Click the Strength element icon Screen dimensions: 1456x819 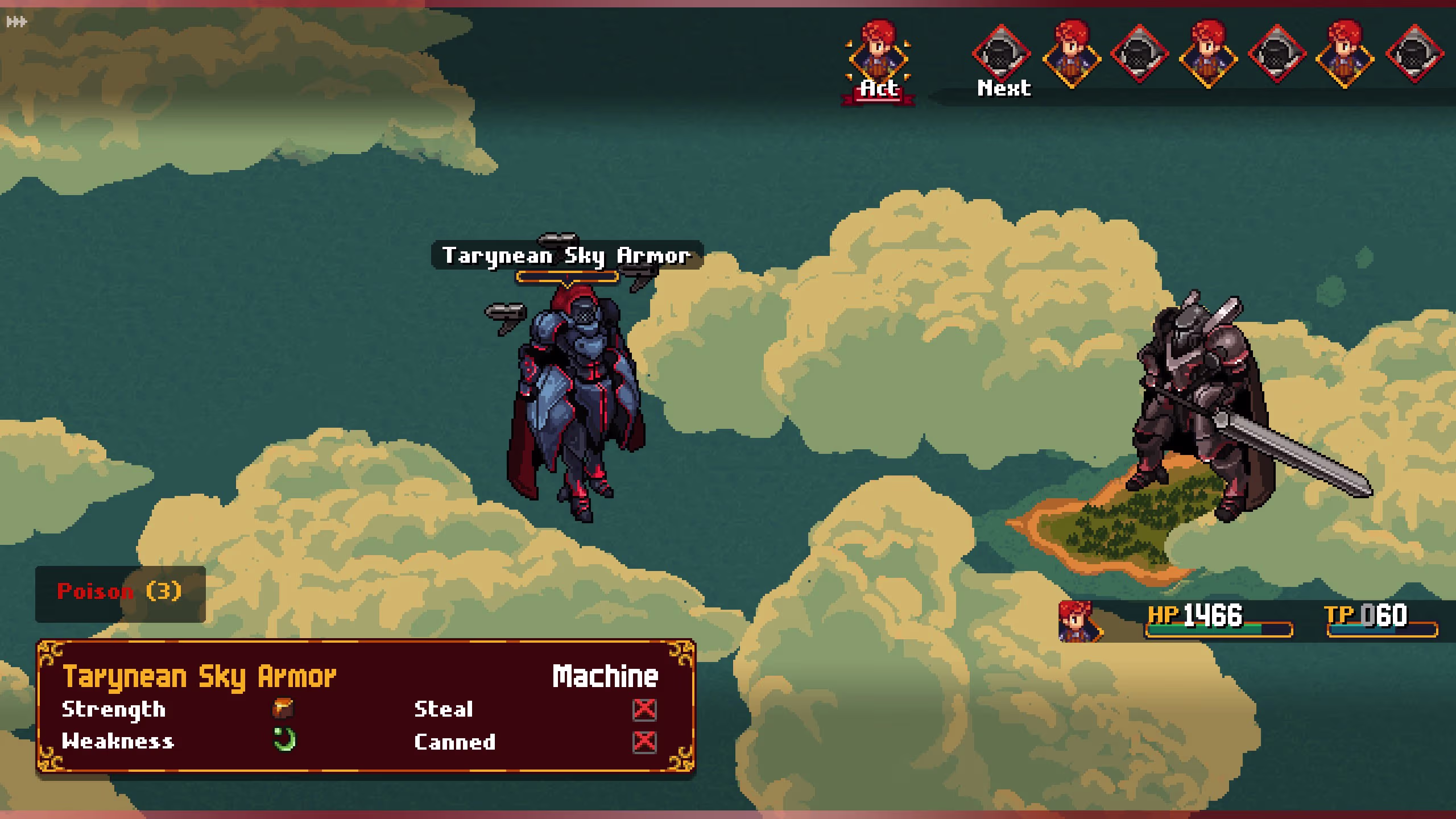pyautogui.click(x=283, y=709)
